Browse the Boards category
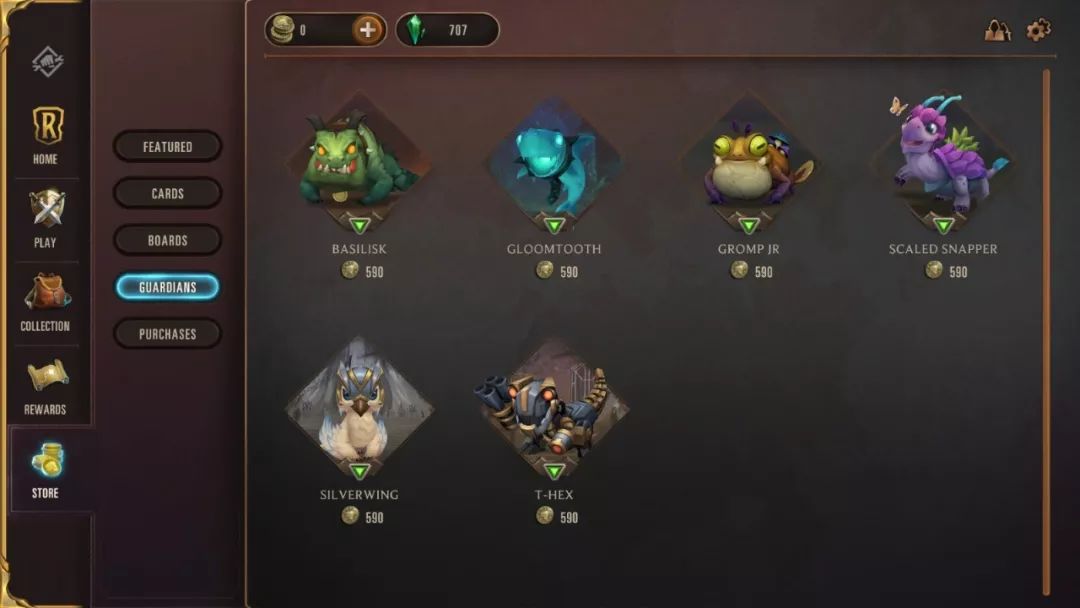The width and height of the screenshot is (1080, 608). (x=167, y=240)
